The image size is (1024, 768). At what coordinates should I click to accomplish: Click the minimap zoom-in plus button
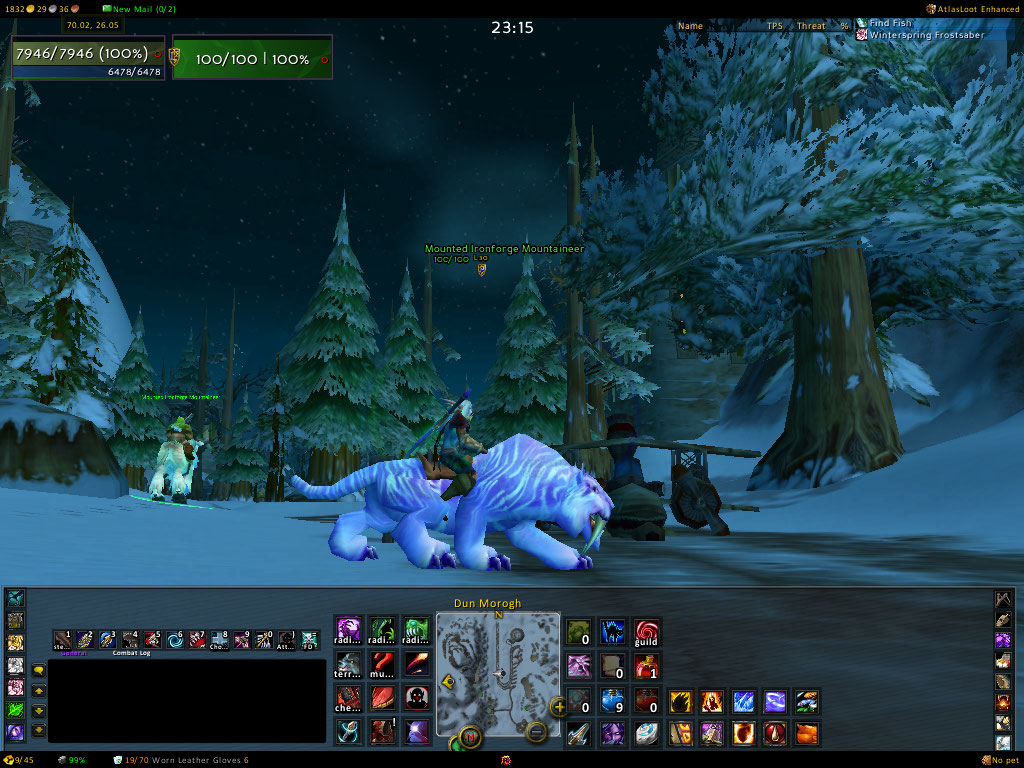click(x=559, y=708)
